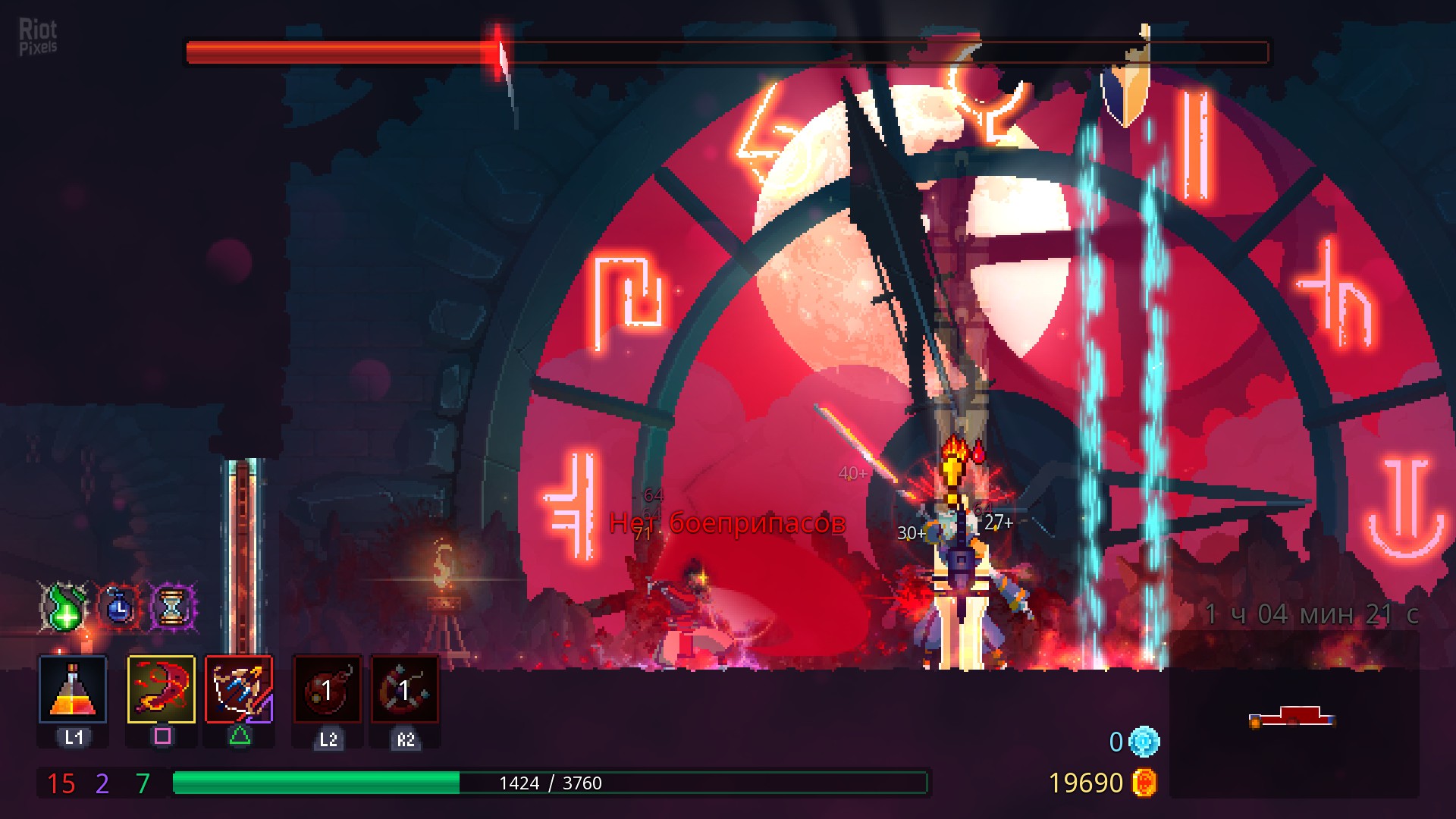The width and height of the screenshot is (1456, 819).
Task: Inspect the purple hourglass mutation icon
Action: (x=174, y=607)
